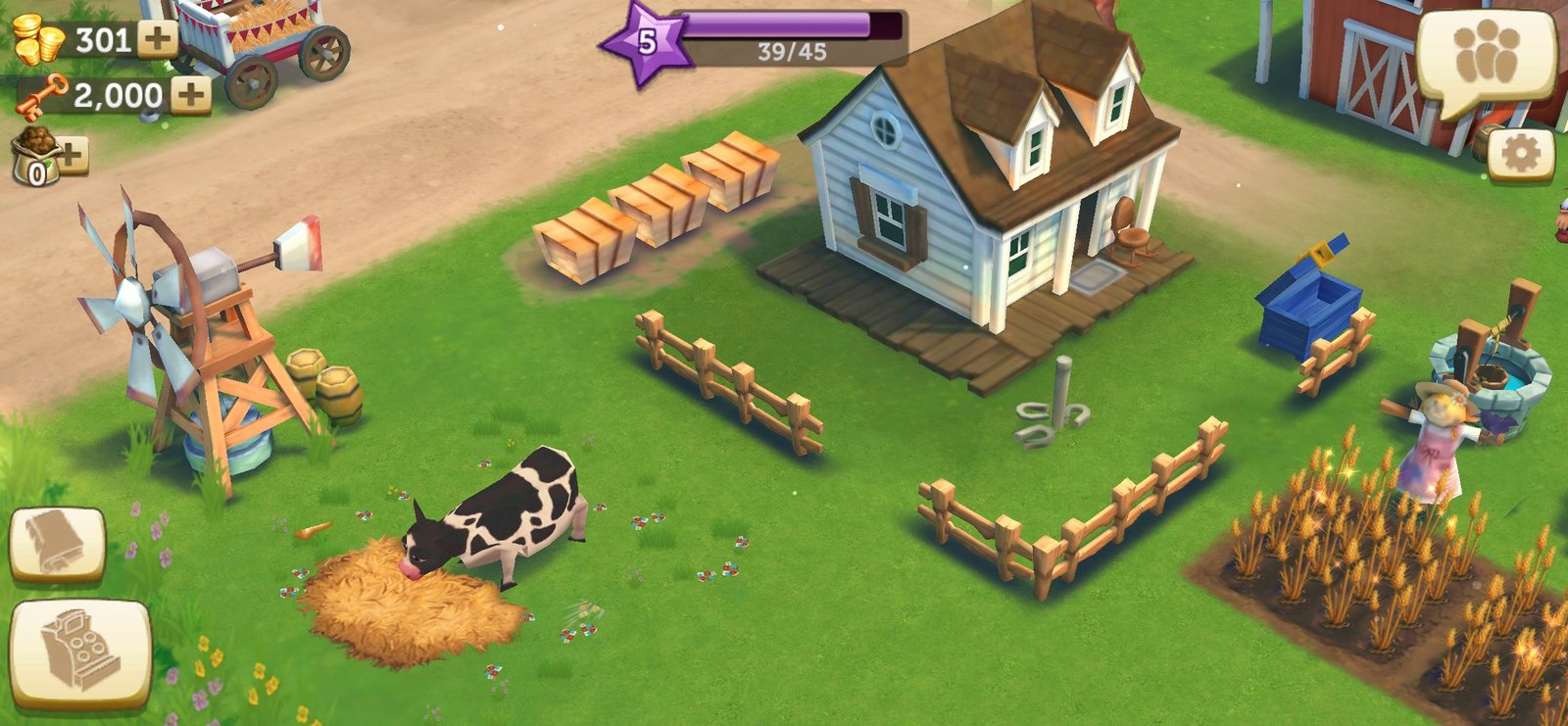Image resolution: width=1568 pixels, height=726 pixels.
Task: Open the book journal button
Action: [x=57, y=543]
